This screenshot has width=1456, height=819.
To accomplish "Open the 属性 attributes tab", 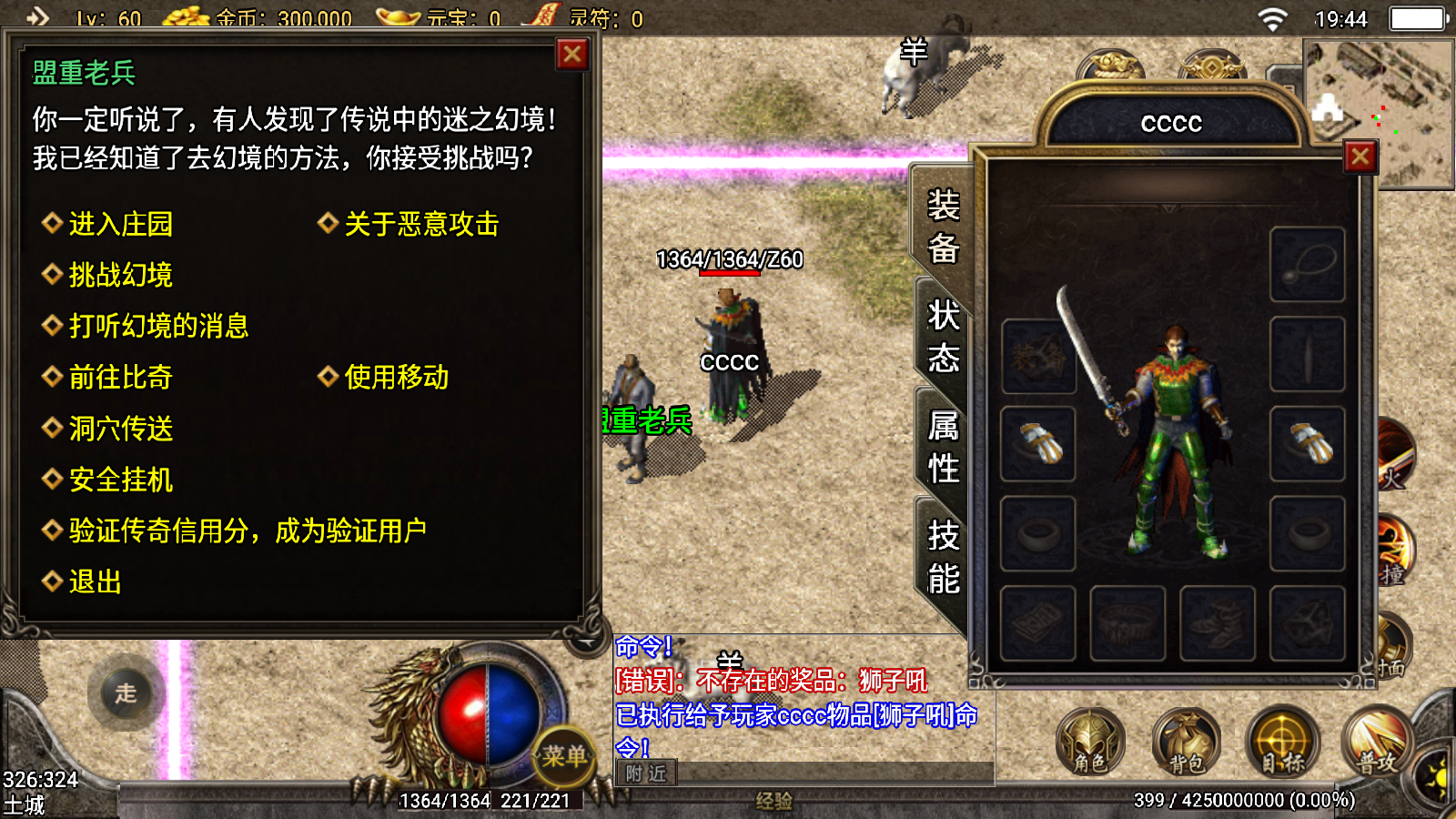I will [x=943, y=447].
